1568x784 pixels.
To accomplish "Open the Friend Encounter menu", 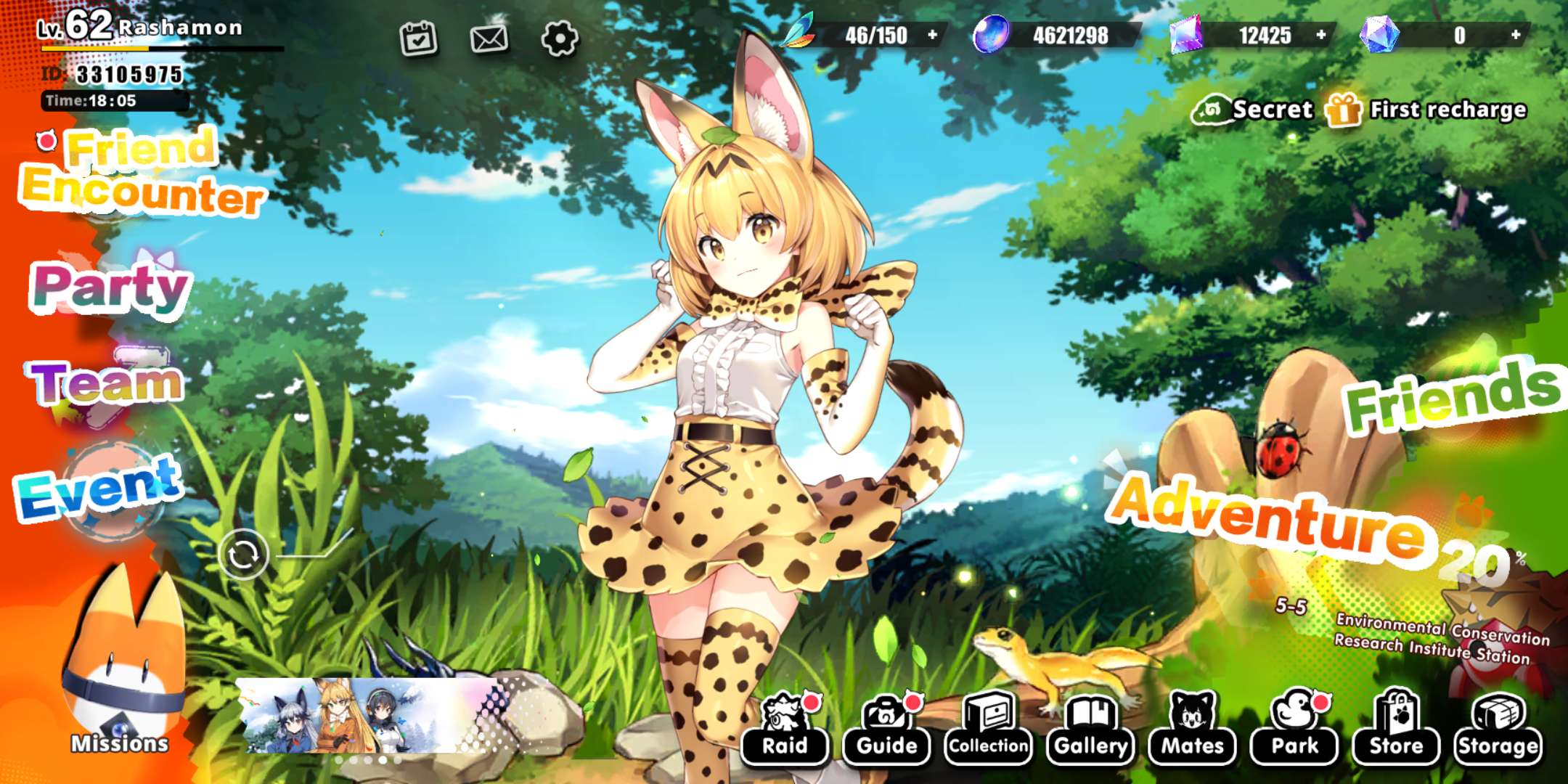I will tap(142, 174).
